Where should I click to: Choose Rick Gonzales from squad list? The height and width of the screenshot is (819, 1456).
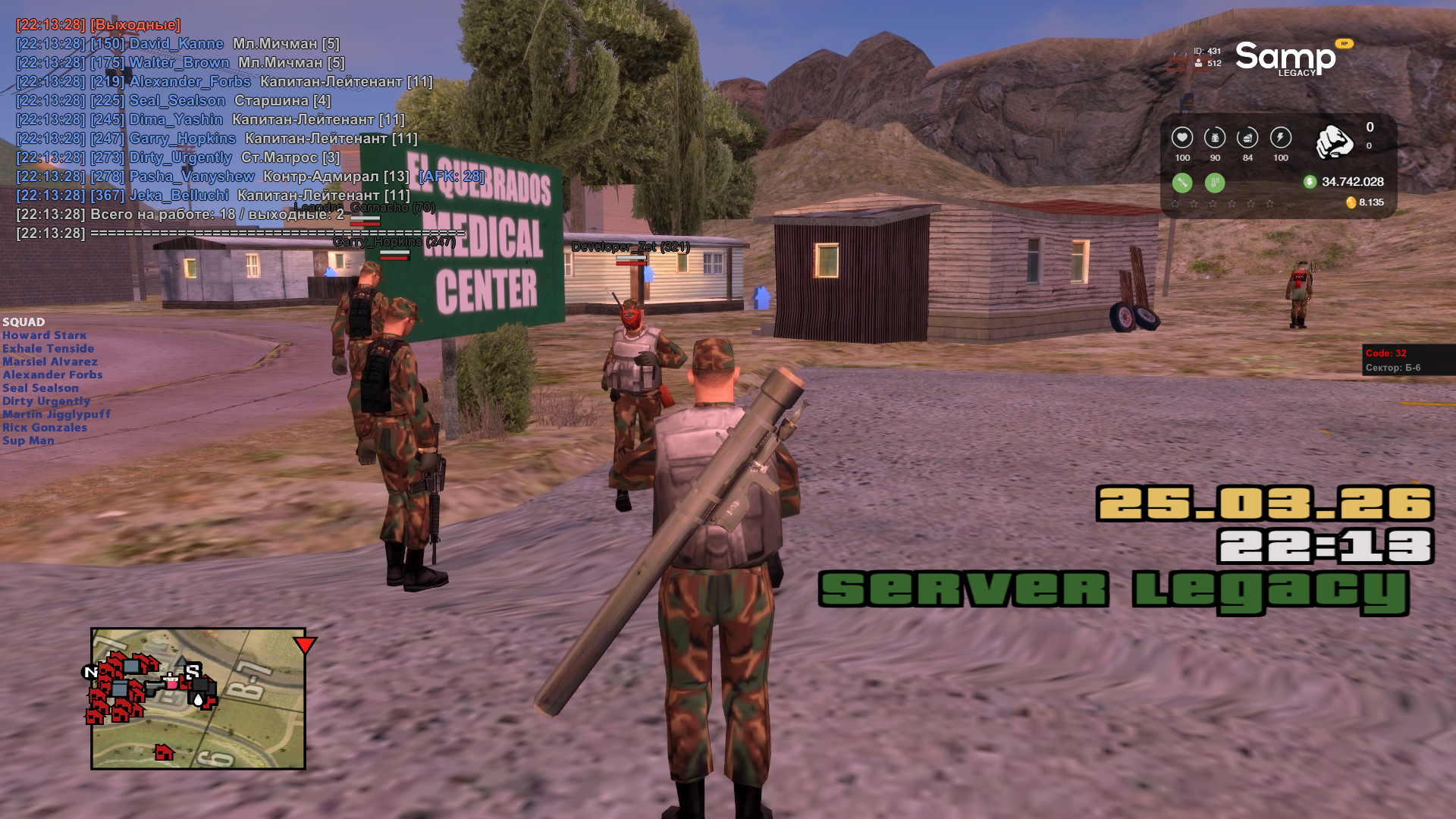click(x=45, y=428)
